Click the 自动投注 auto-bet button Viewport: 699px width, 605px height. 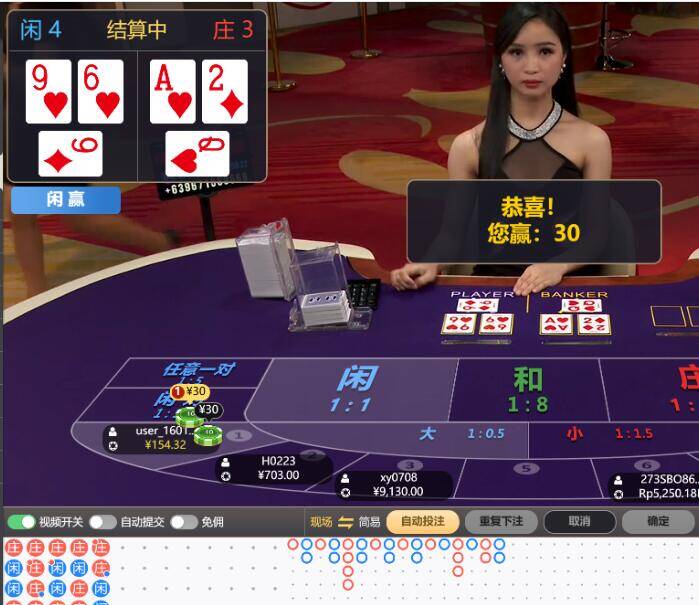(x=423, y=522)
